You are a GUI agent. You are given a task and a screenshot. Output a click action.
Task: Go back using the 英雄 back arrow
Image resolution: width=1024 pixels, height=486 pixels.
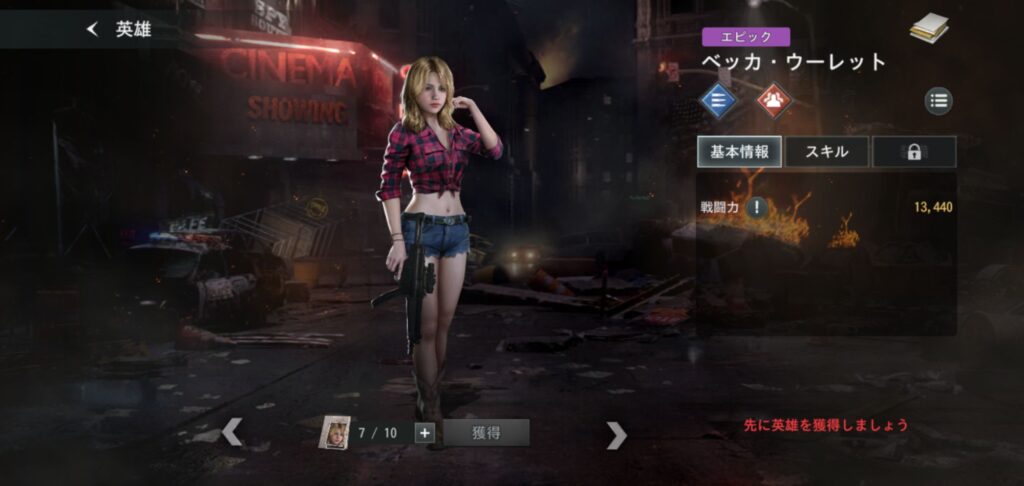[x=93, y=30]
